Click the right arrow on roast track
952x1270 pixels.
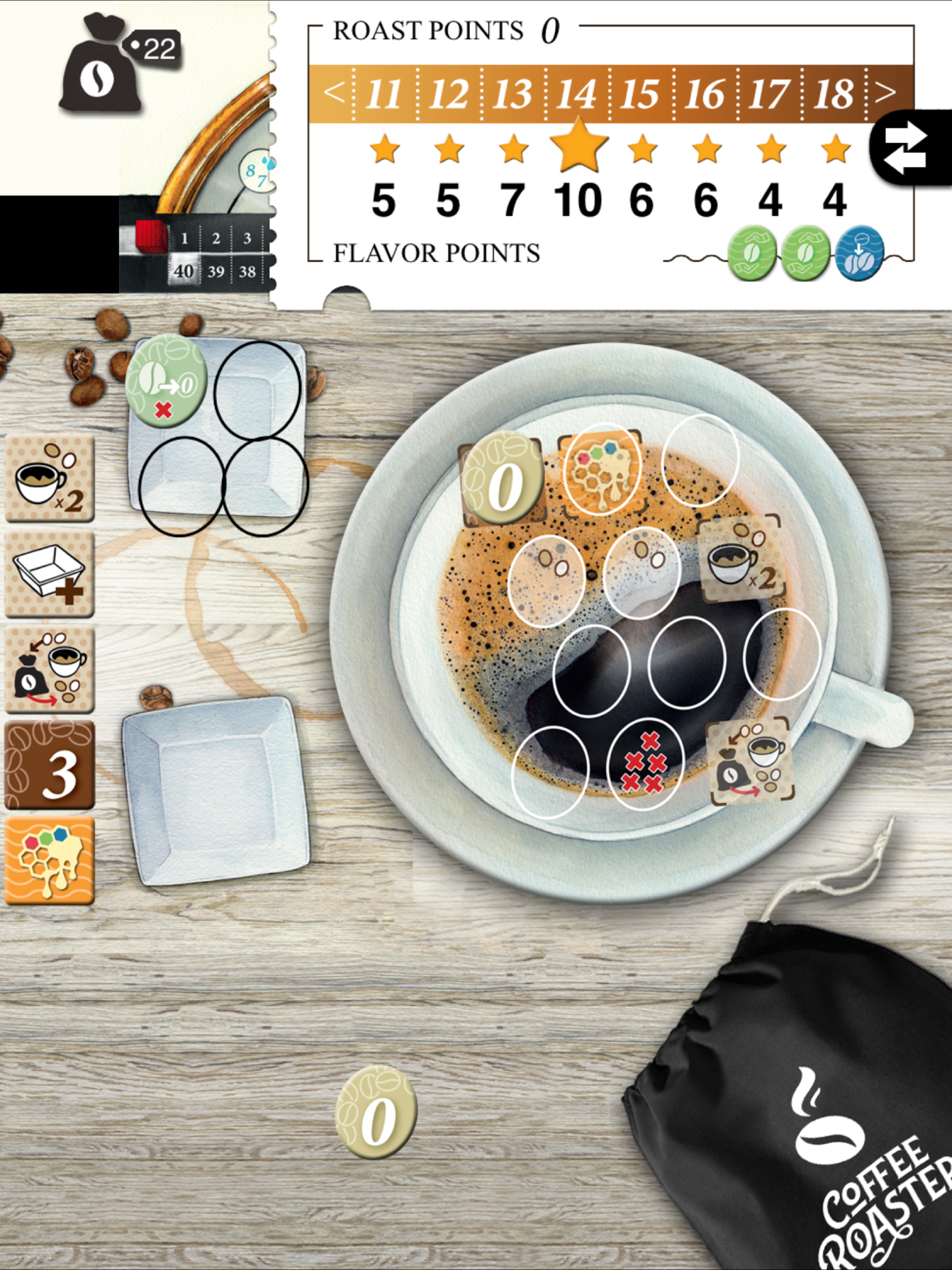coord(886,92)
